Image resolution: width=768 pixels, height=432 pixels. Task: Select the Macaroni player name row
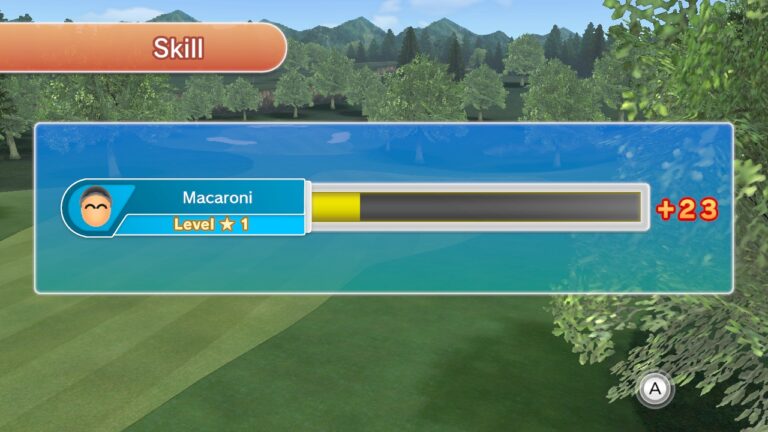[217, 197]
